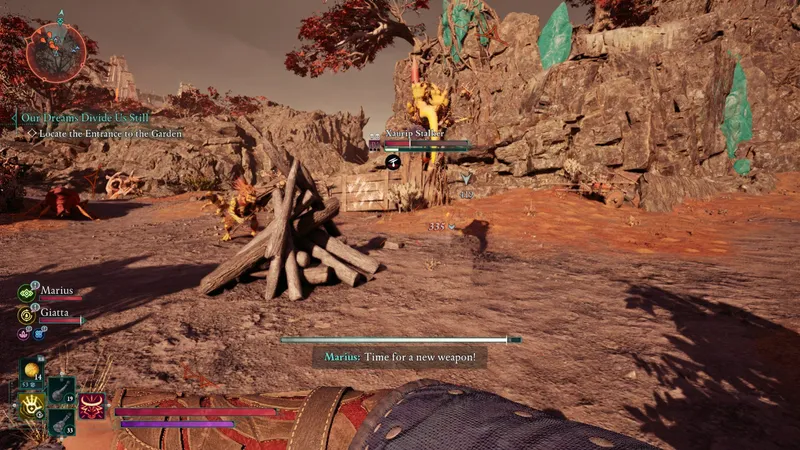The image size is (800, 450).
Task: Click the Xaurip Stalker status effect icon
Action: pyautogui.click(x=395, y=160)
